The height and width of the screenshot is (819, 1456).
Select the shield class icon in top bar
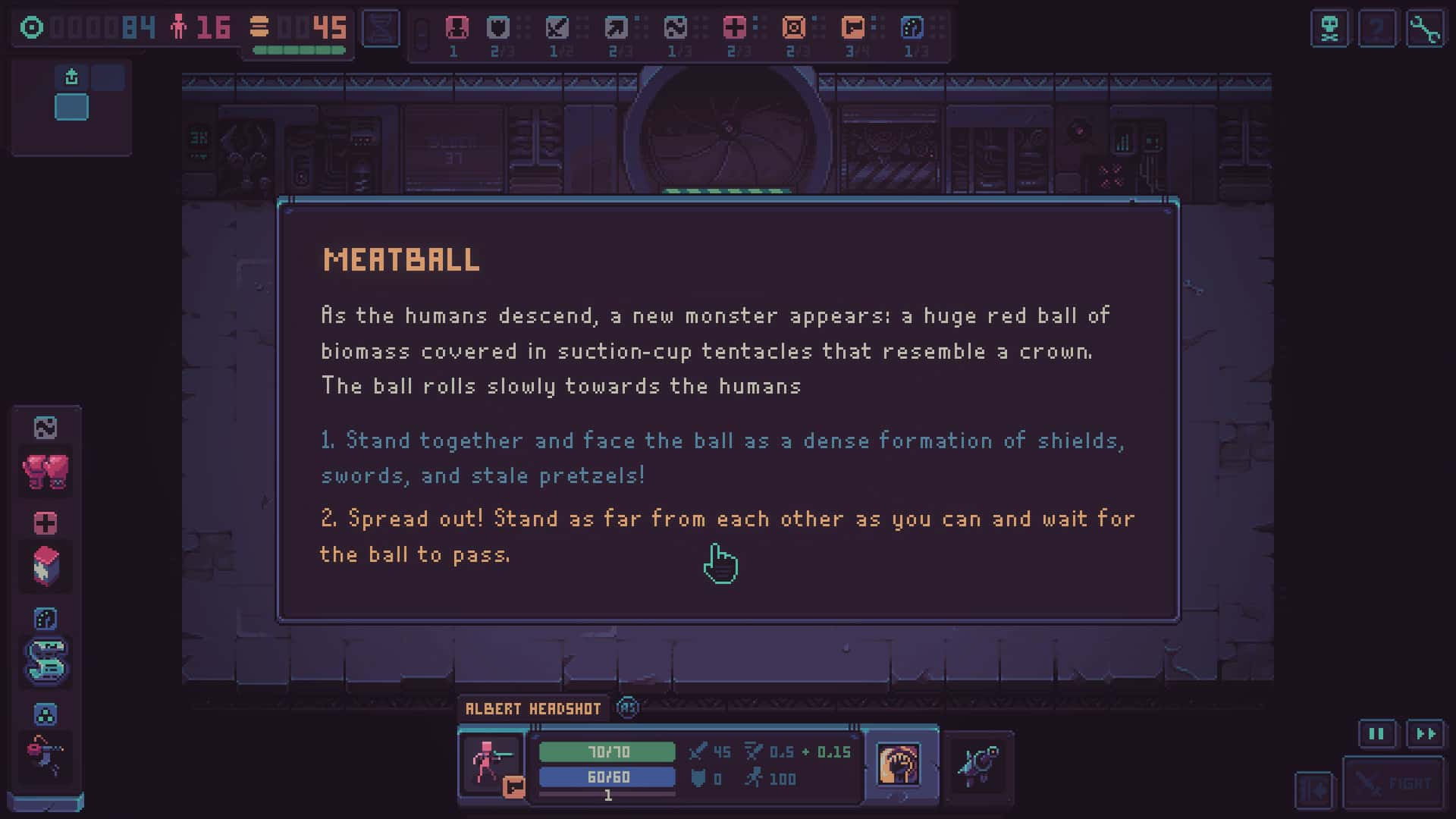498,28
